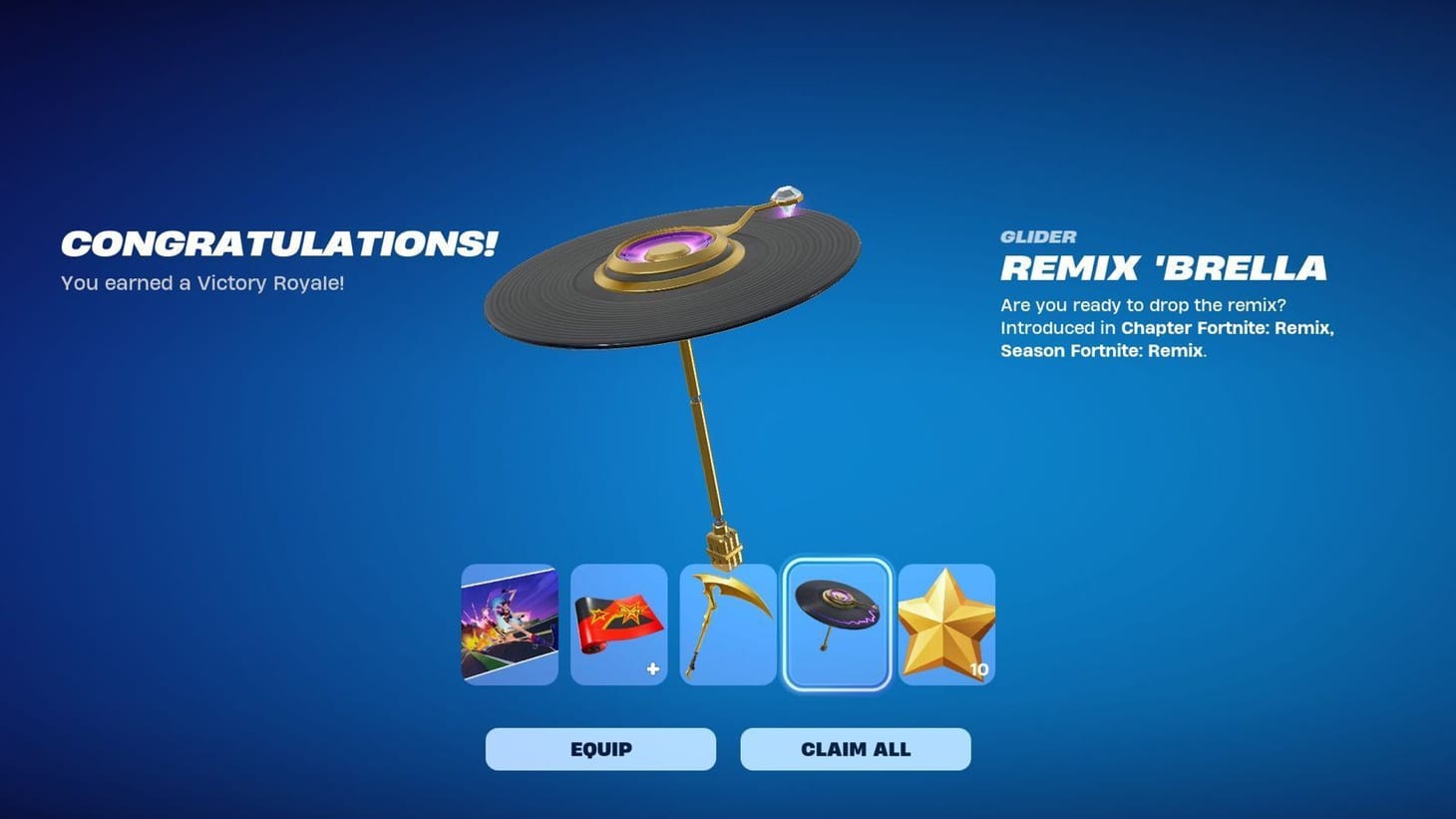Select the loading screen reward thumbnail

[510, 623]
